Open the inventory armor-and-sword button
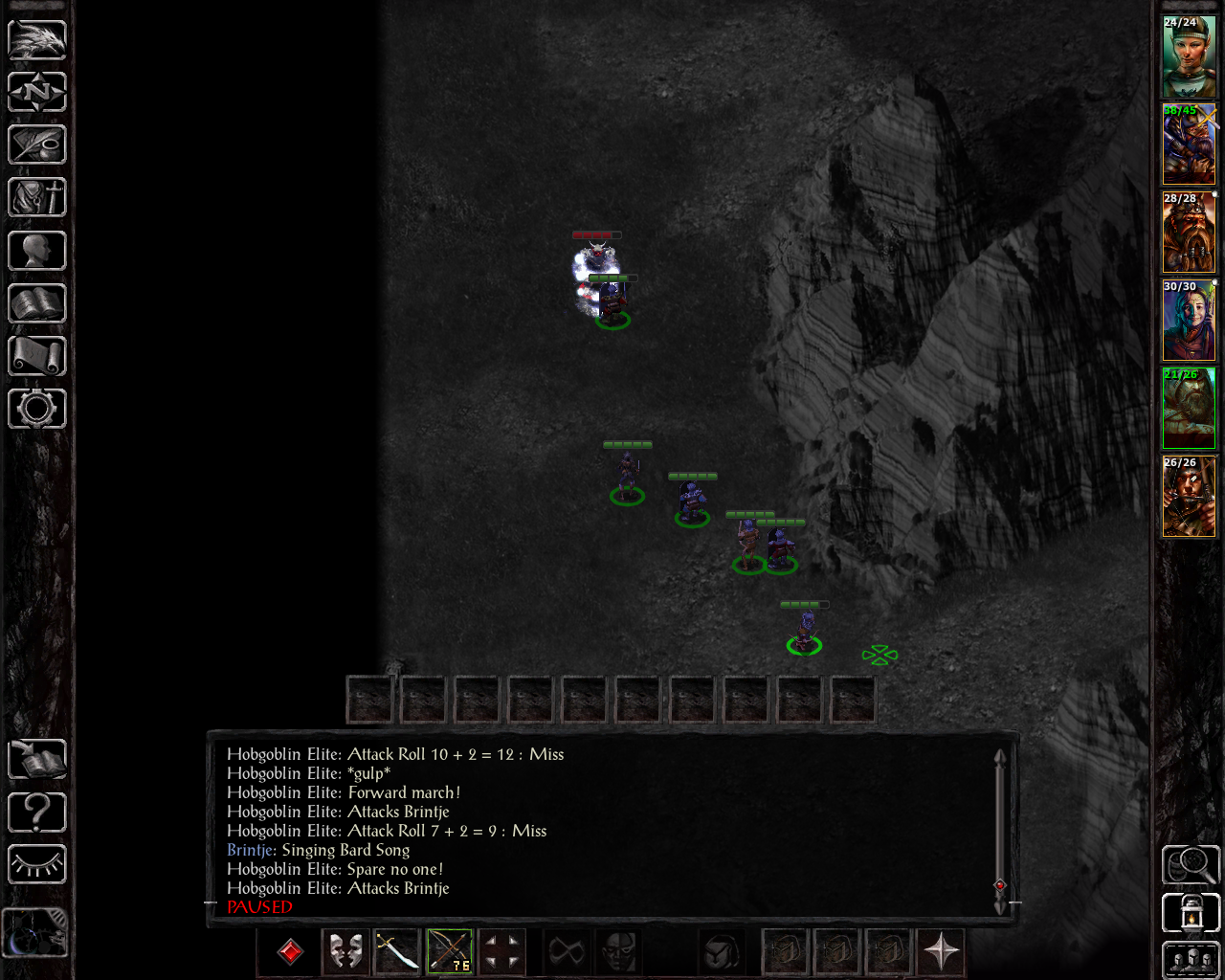Image resolution: width=1225 pixels, height=980 pixels. pyautogui.click(x=37, y=198)
